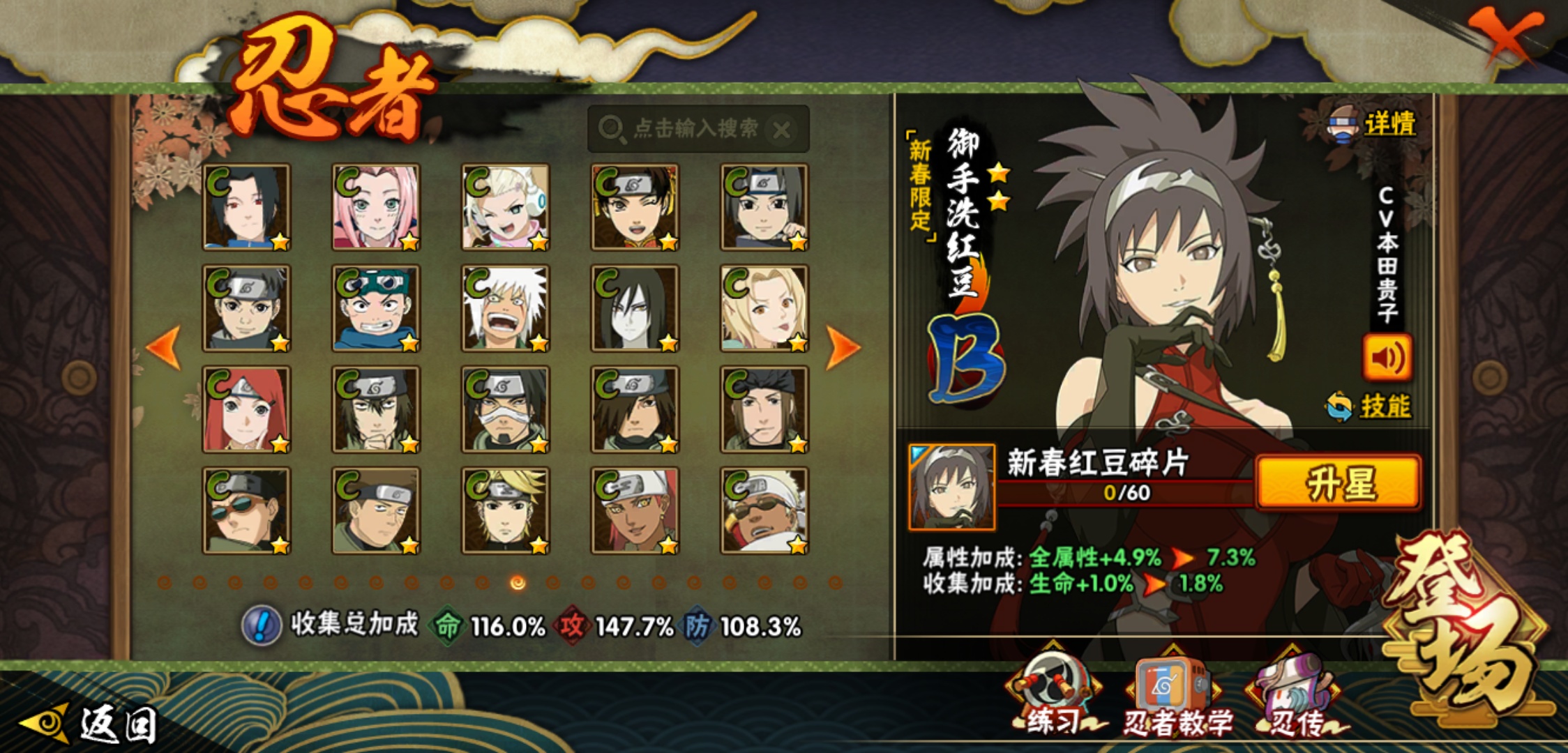Open the 详情 details link

(x=1388, y=125)
